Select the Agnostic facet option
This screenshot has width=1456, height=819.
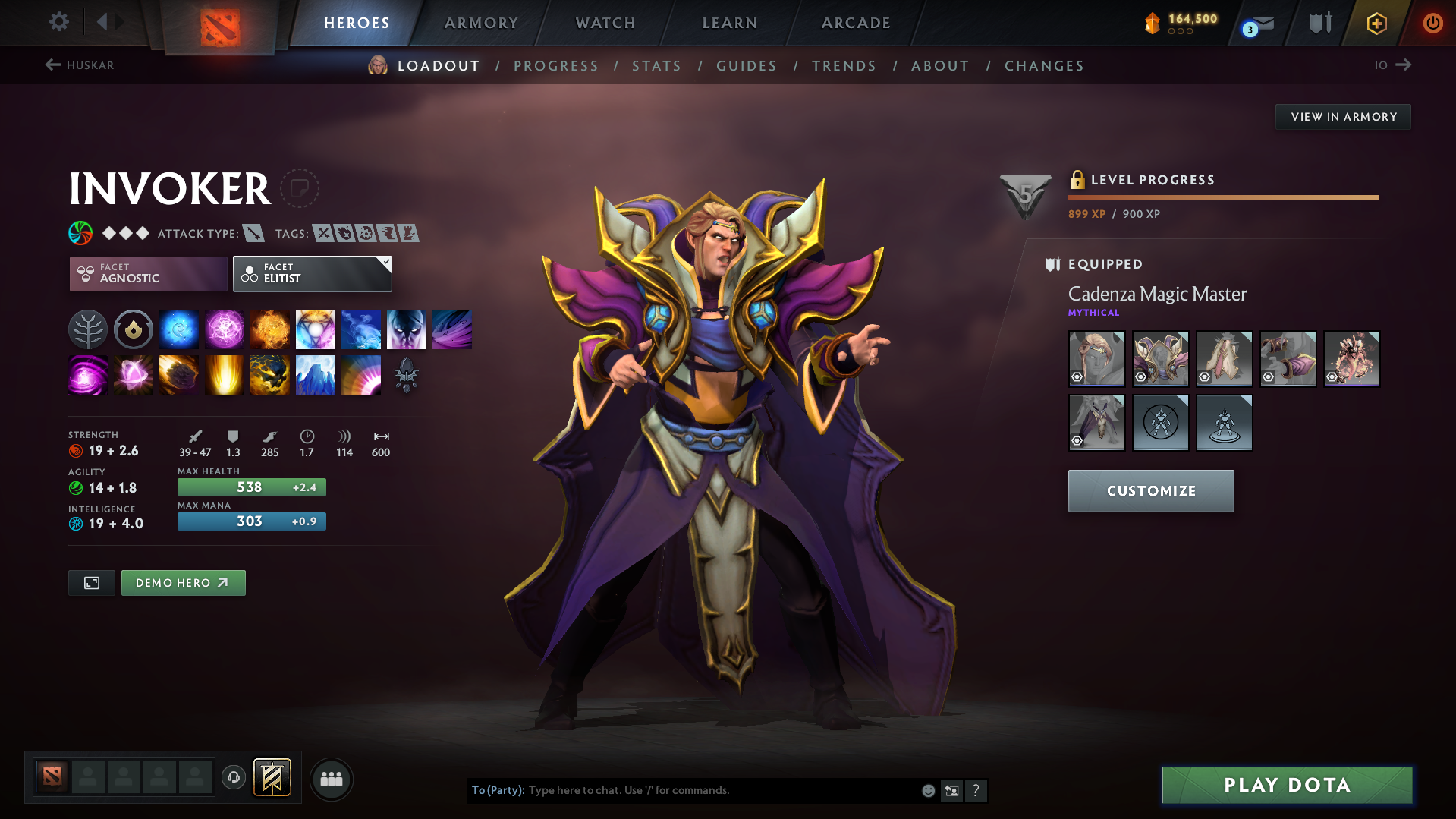(147, 273)
